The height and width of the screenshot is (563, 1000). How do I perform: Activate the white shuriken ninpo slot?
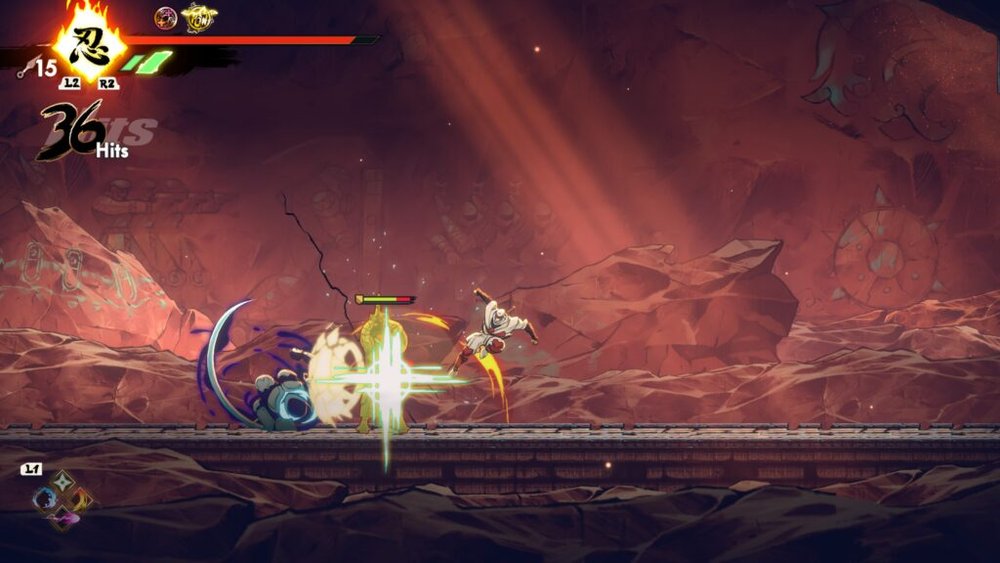point(62,482)
